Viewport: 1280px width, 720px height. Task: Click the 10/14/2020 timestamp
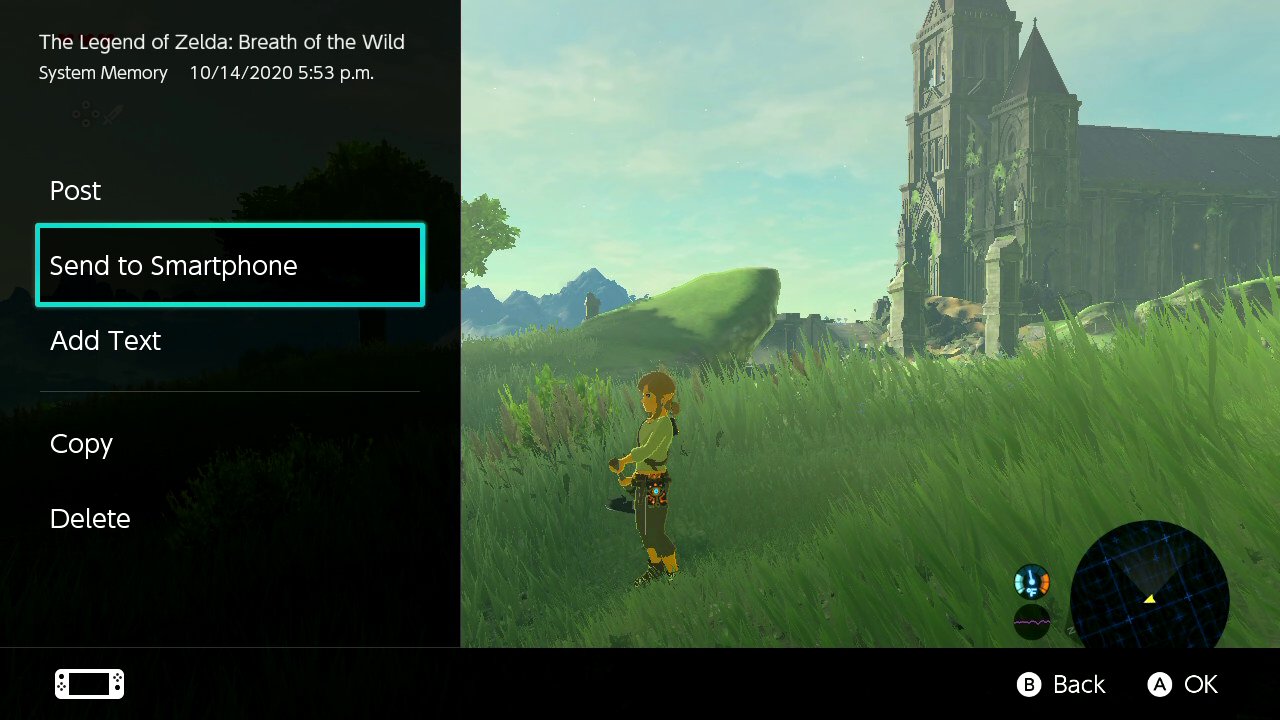tap(280, 72)
